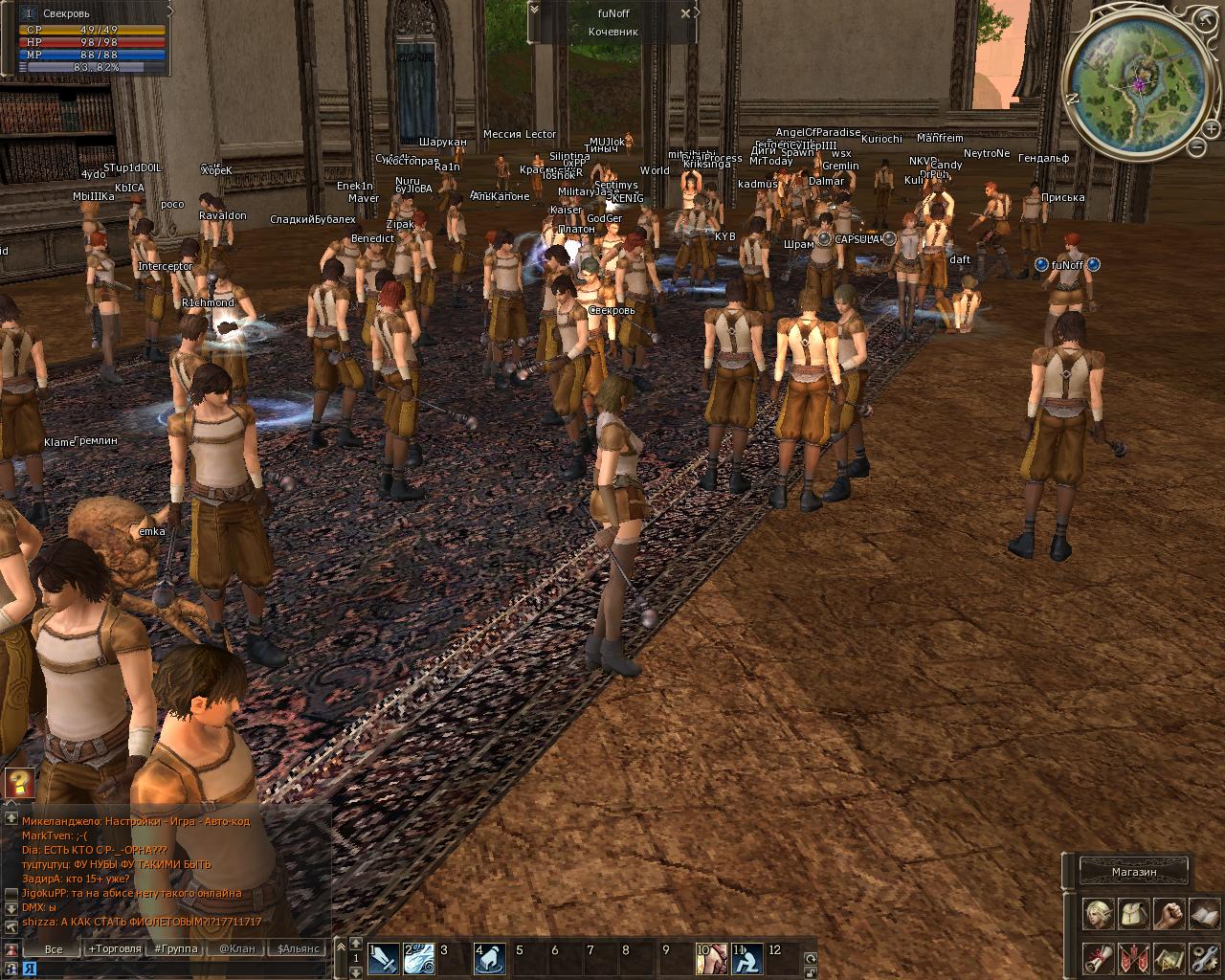Open the character status elf portrait icon
The height and width of the screenshot is (980, 1225).
point(1099,914)
